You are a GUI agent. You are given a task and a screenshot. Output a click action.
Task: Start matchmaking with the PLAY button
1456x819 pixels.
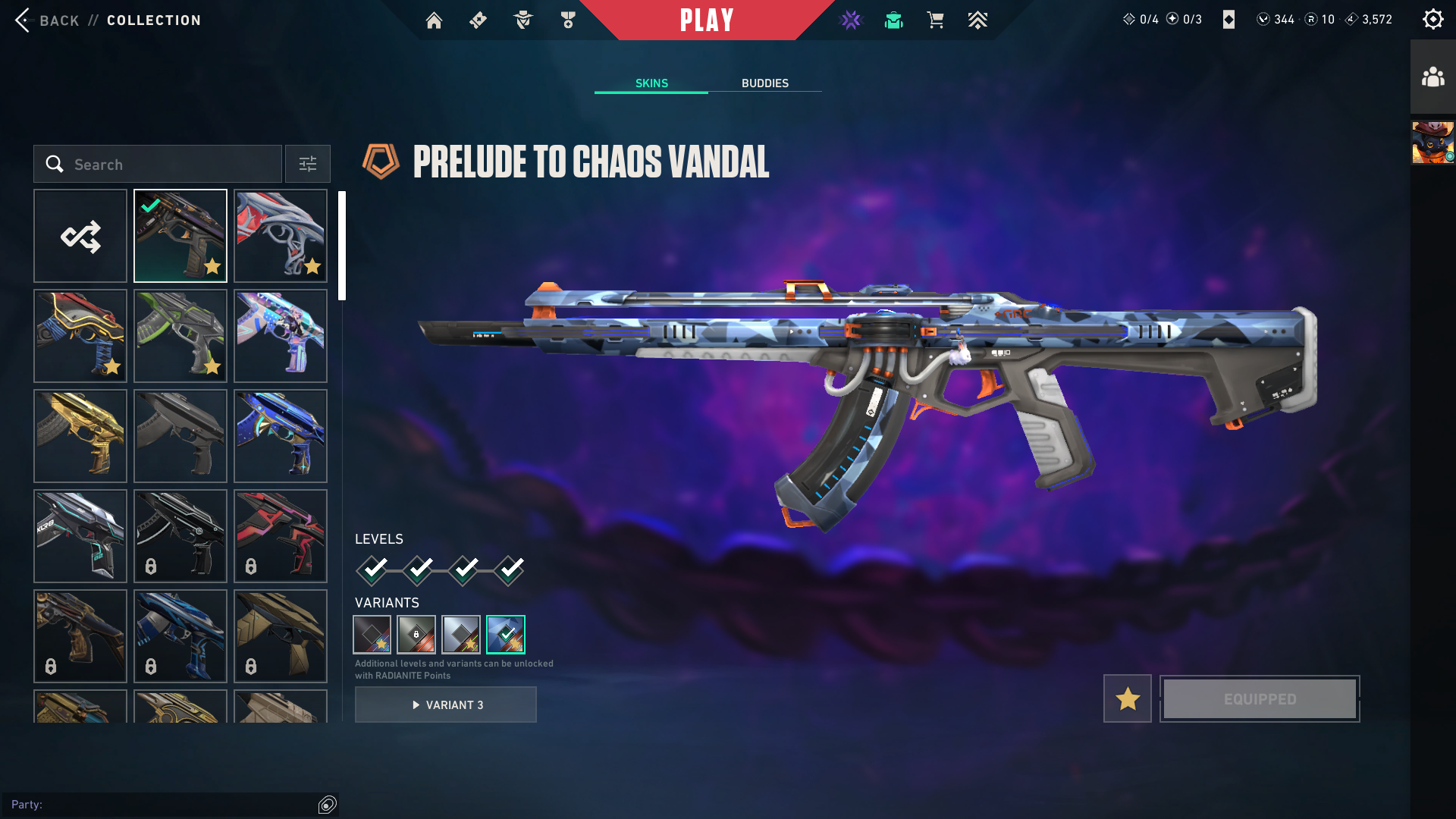[706, 20]
